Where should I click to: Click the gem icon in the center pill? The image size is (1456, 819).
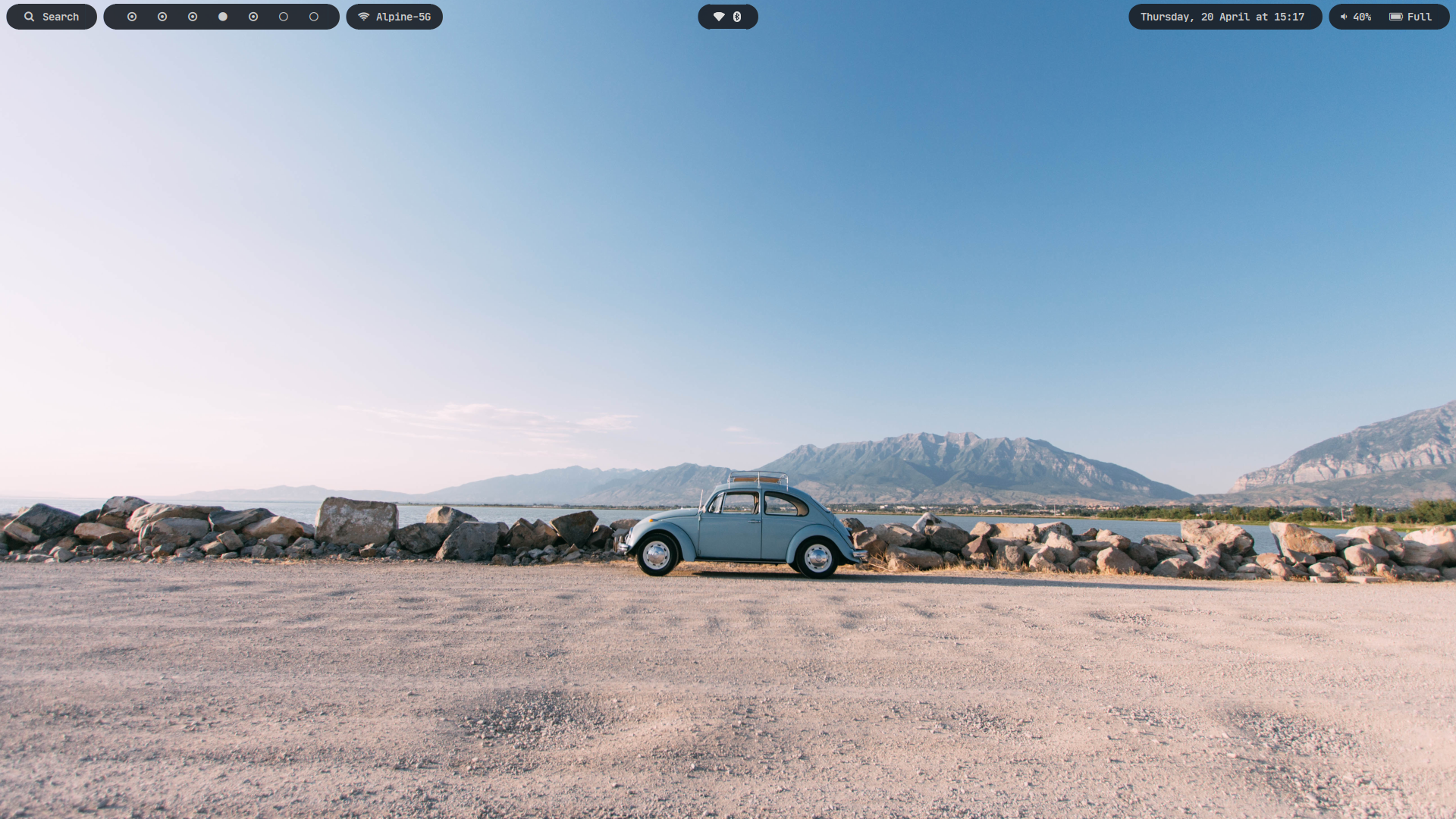[719, 17]
